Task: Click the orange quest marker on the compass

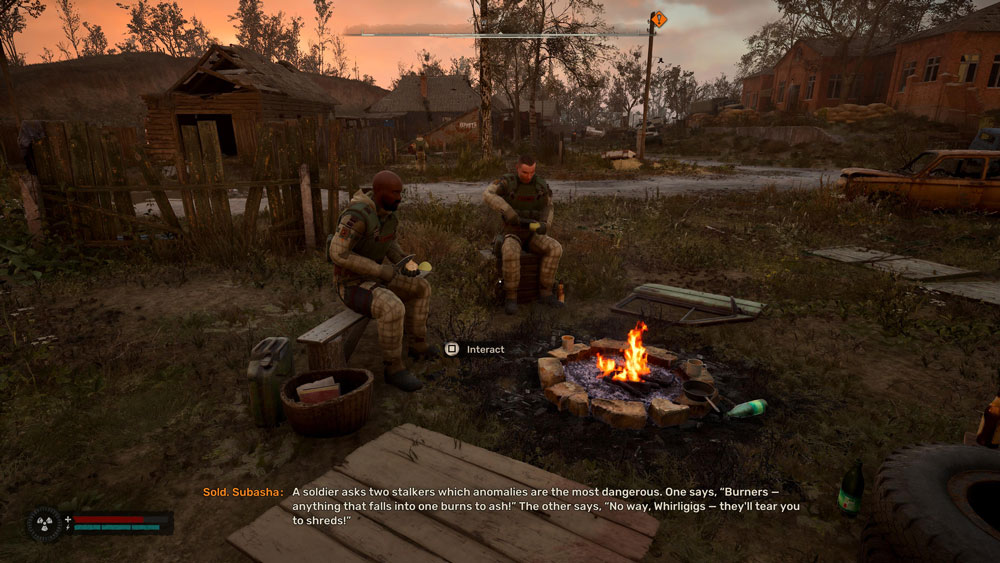Action: [658, 19]
